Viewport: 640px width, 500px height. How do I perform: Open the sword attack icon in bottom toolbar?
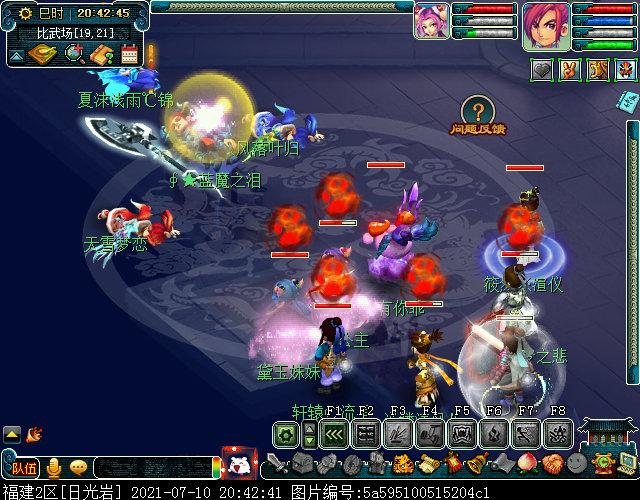(x=277, y=464)
